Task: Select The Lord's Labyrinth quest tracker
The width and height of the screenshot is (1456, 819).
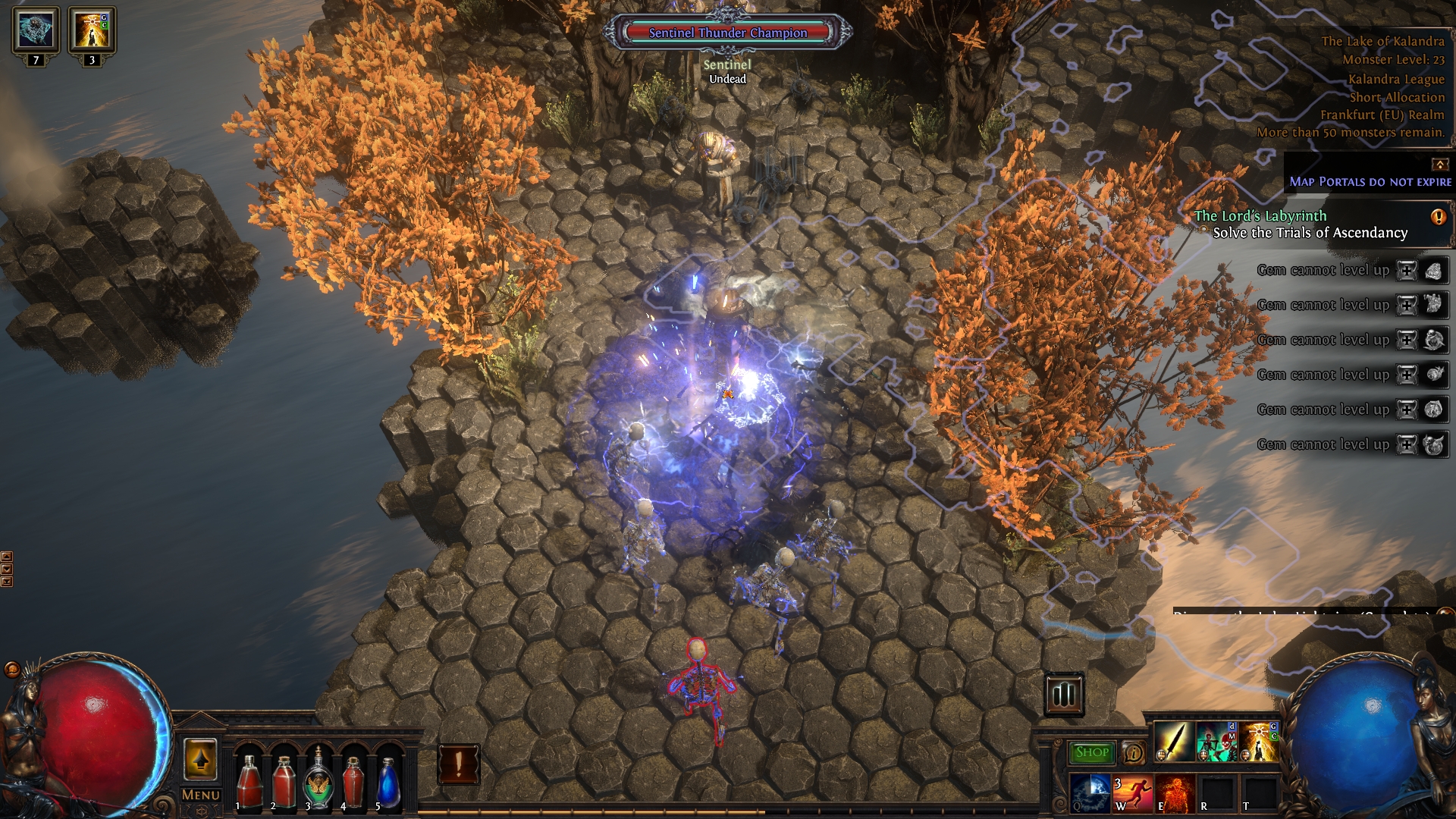Action: [x=1260, y=216]
